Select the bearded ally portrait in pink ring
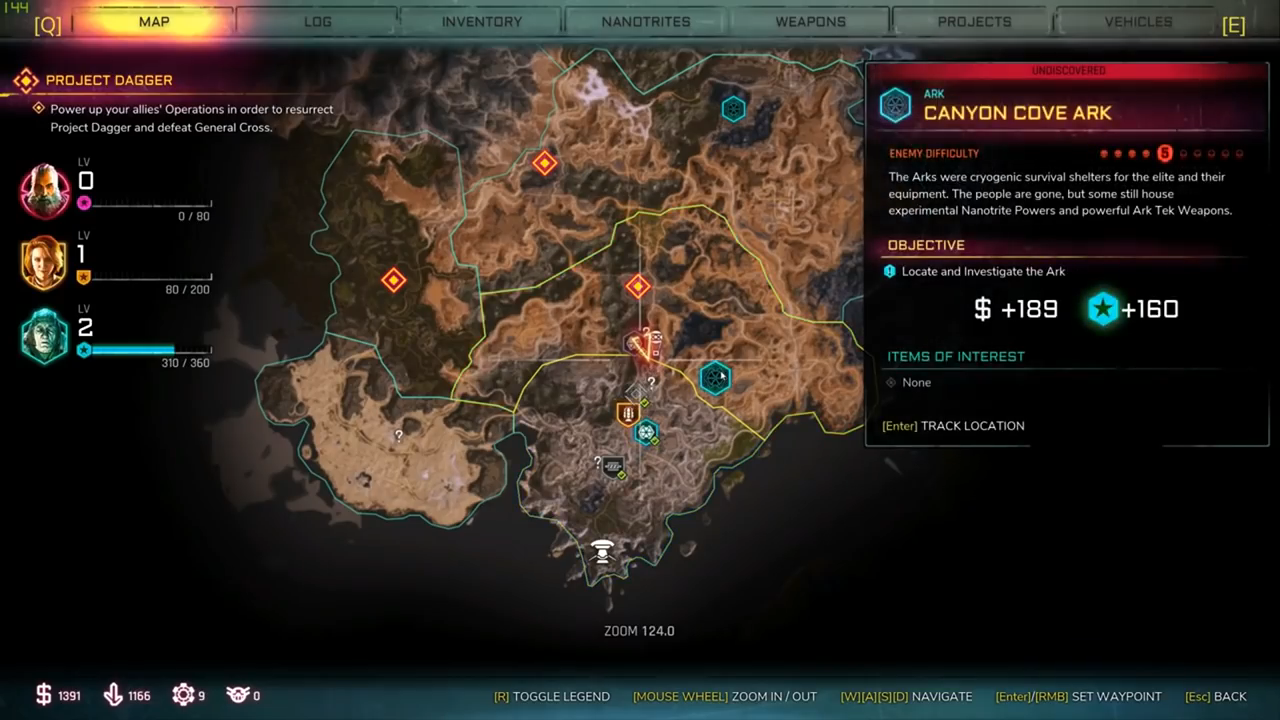 click(45, 191)
